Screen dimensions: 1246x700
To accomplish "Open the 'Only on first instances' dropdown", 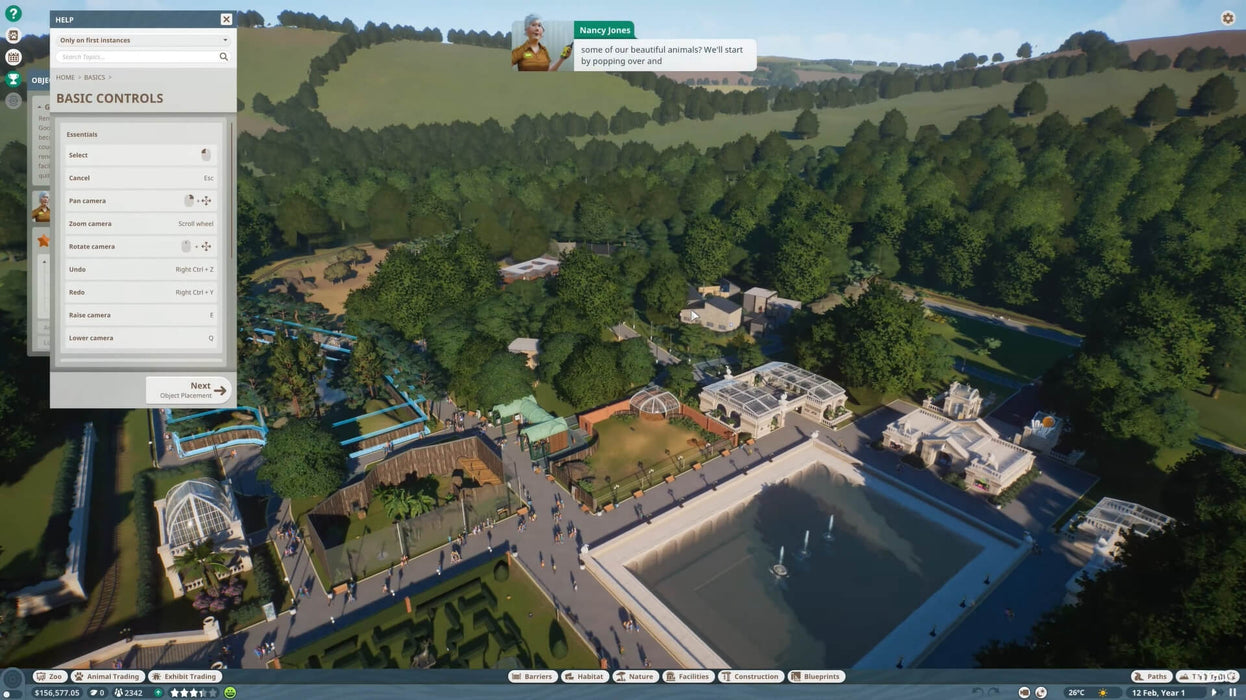I will (142, 40).
